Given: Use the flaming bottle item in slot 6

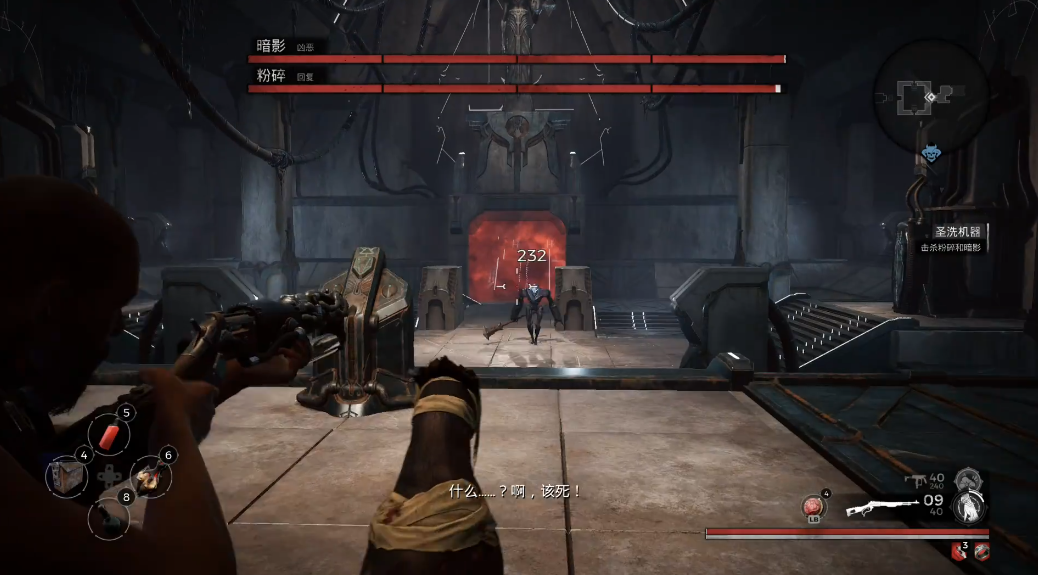Looking at the screenshot, I should point(151,476).
